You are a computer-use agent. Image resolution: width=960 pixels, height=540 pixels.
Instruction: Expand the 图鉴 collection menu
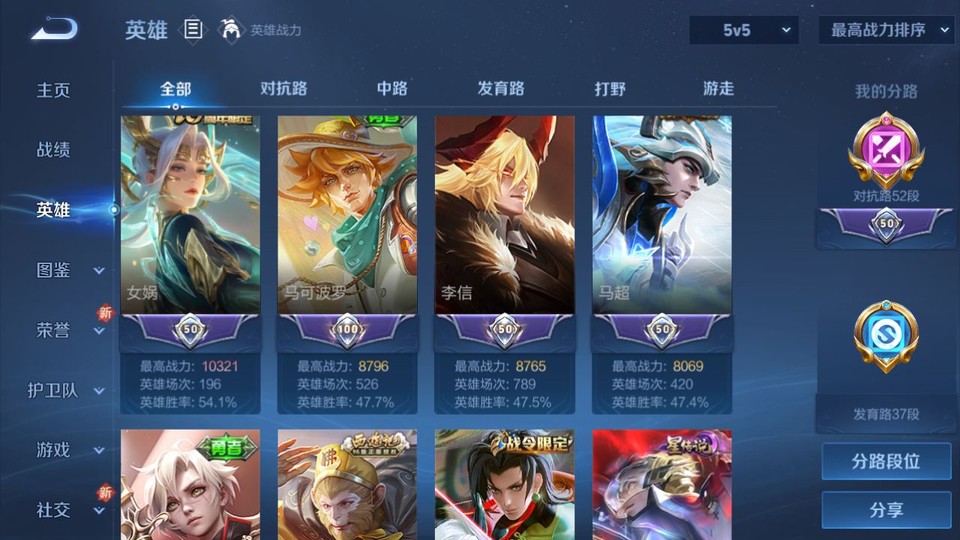tap(68, 270)
